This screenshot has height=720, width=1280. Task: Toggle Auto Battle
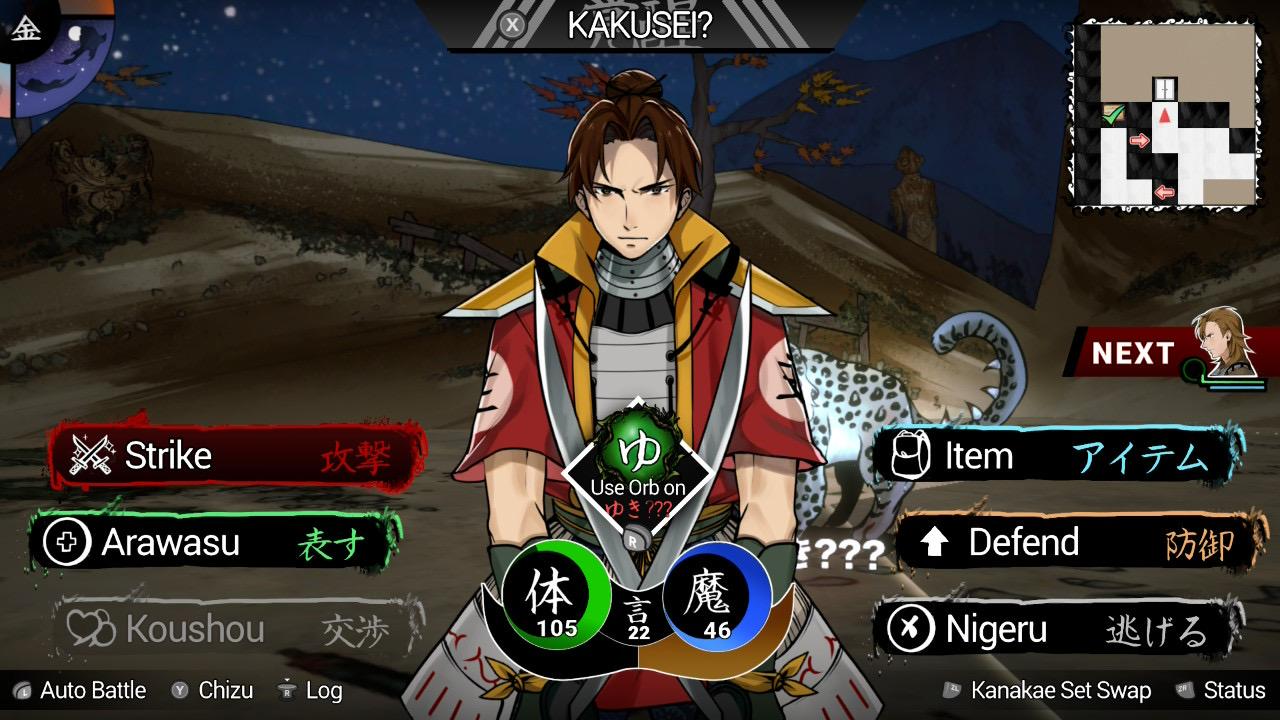80,691
